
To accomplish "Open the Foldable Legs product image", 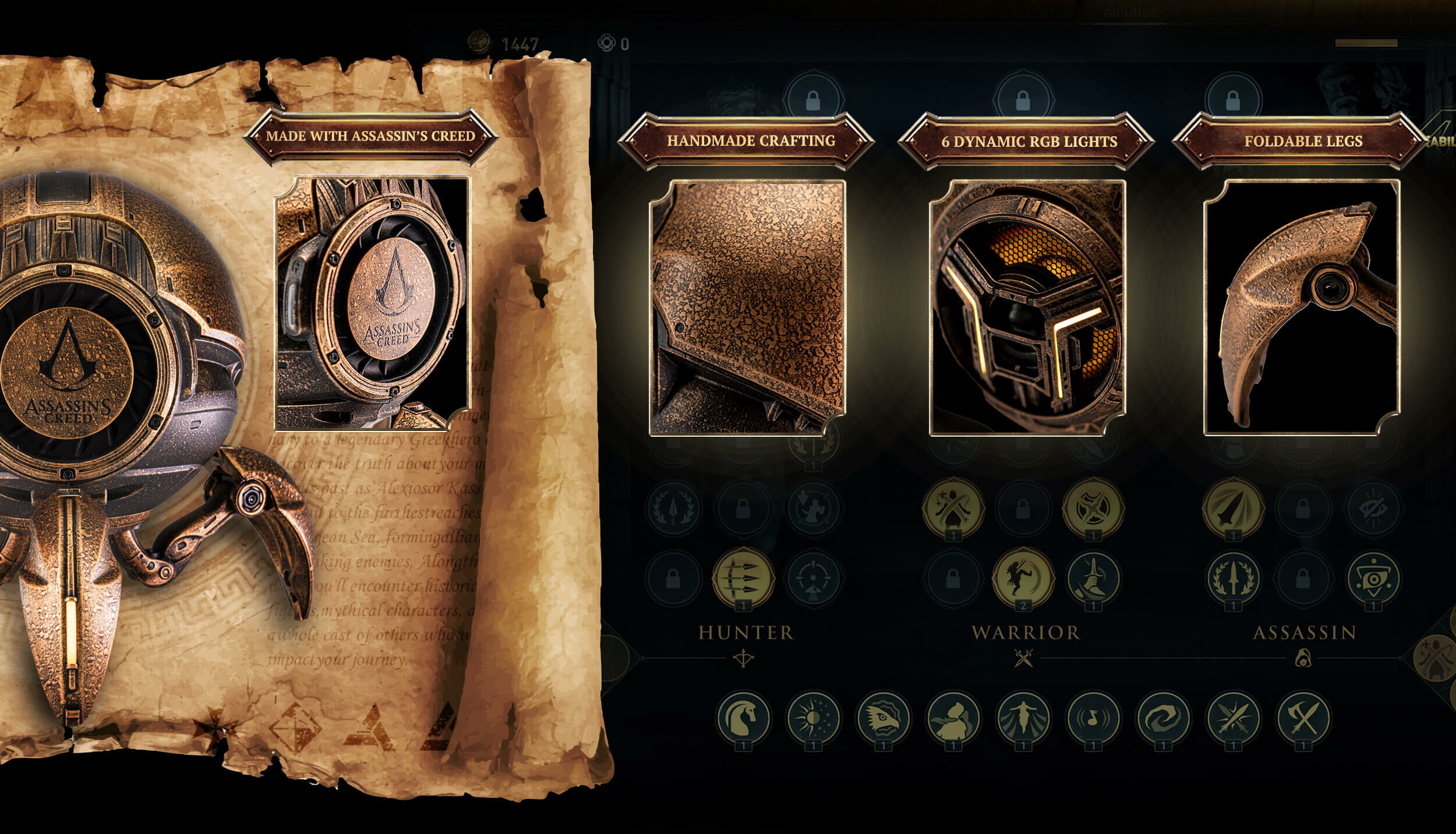I will [x=1302, y=308].
